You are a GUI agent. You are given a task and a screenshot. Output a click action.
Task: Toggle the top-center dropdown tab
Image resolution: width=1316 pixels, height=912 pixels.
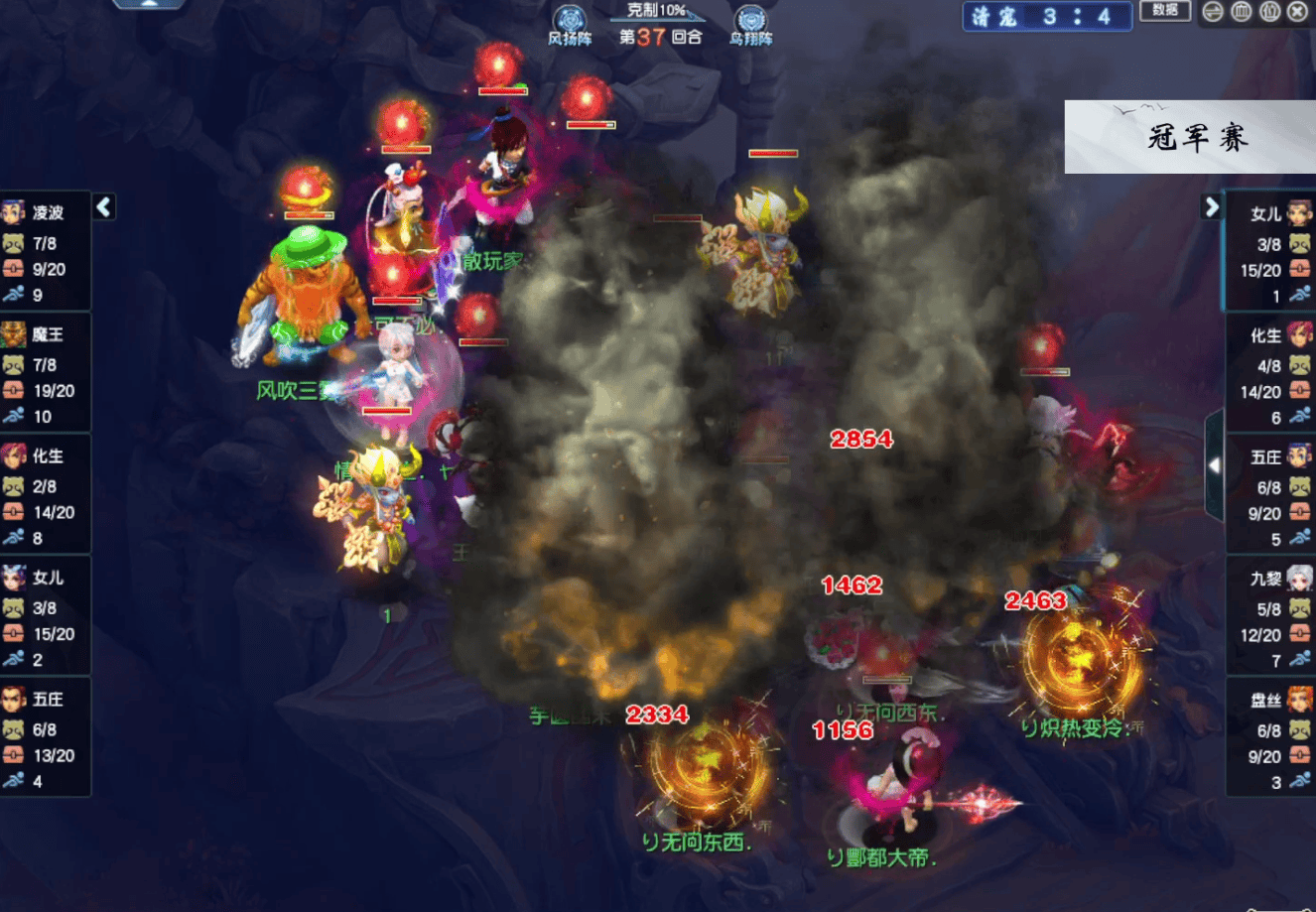click(149, 4)
